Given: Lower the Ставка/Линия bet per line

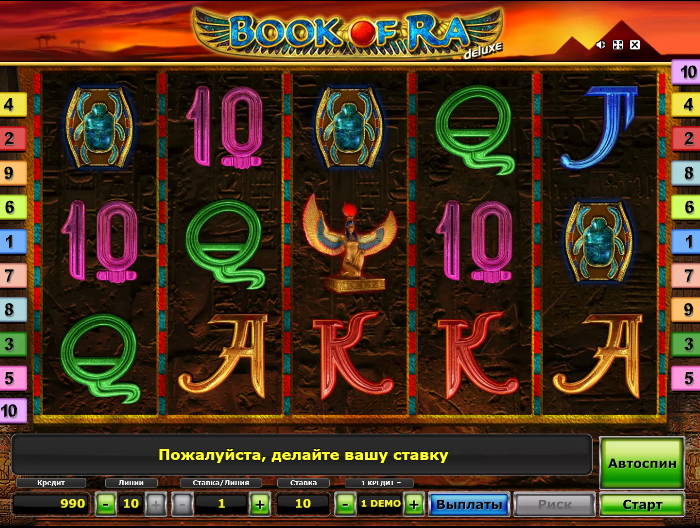Looking at the screenshot, I should point(183,504).
